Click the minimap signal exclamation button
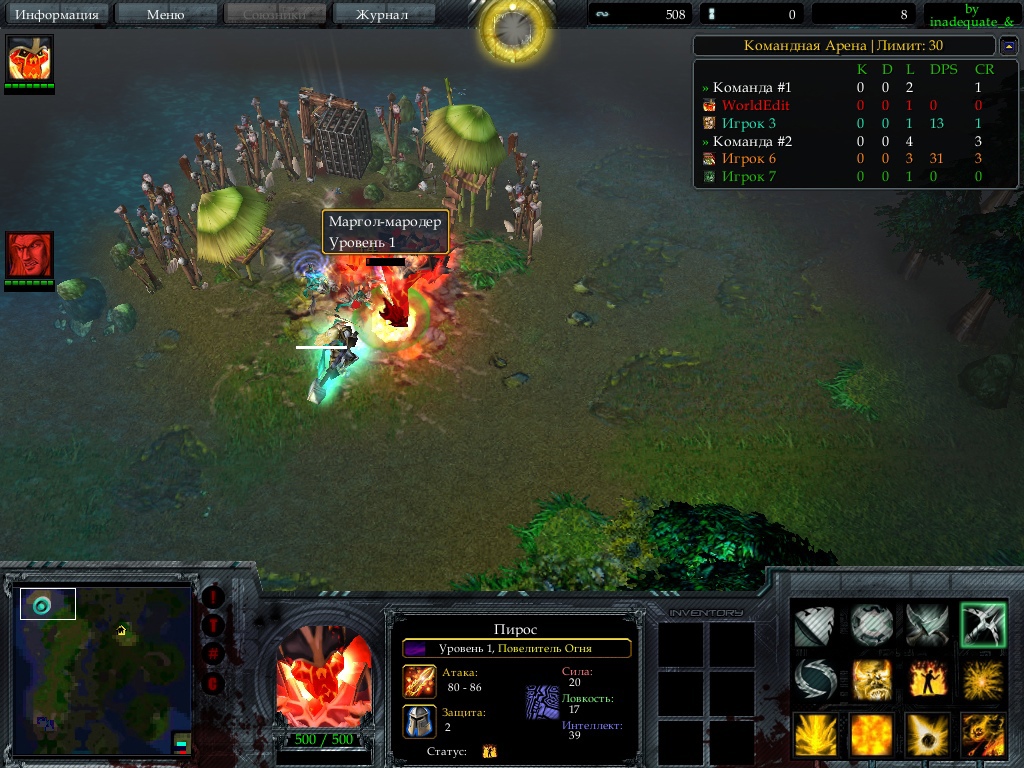The image size is (1024, 768). (214, 597)
